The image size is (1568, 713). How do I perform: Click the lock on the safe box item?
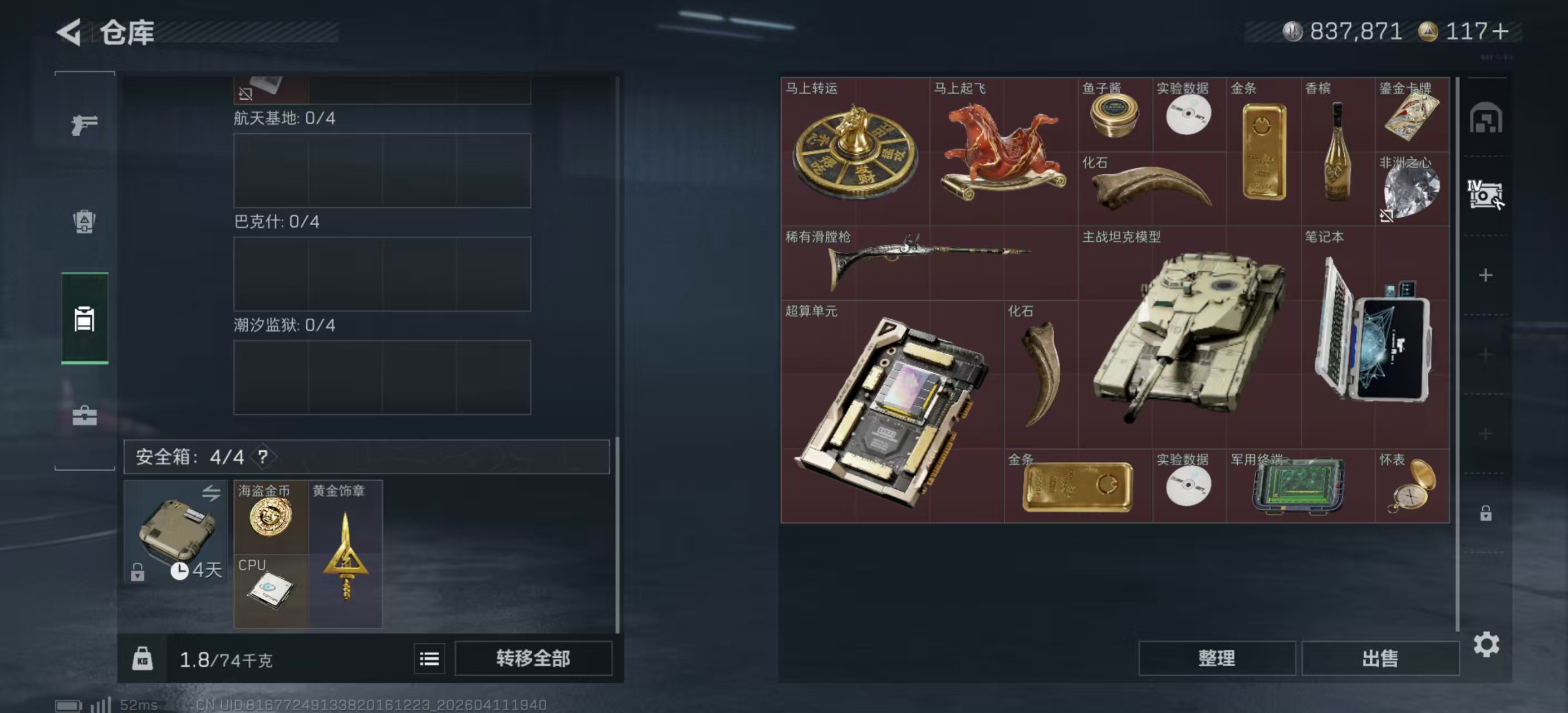pos(137,573)
